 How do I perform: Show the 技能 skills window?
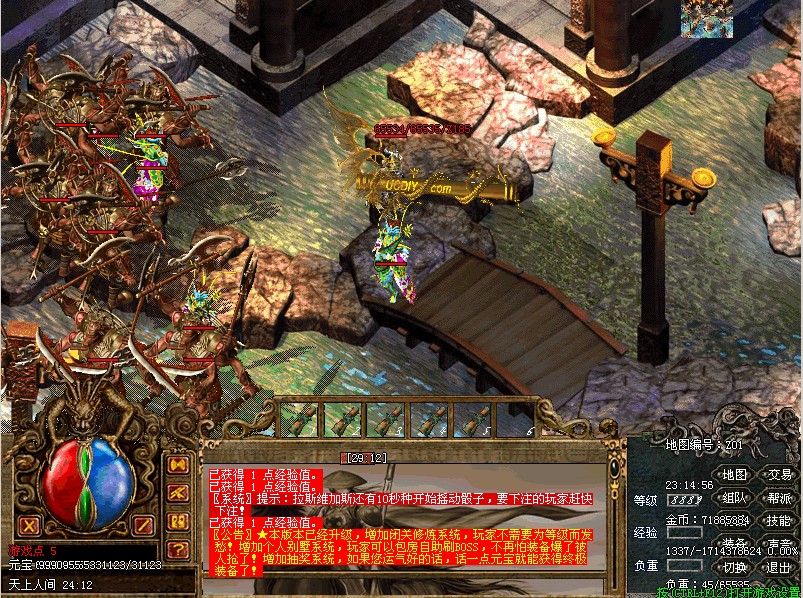tap(780, 521)
